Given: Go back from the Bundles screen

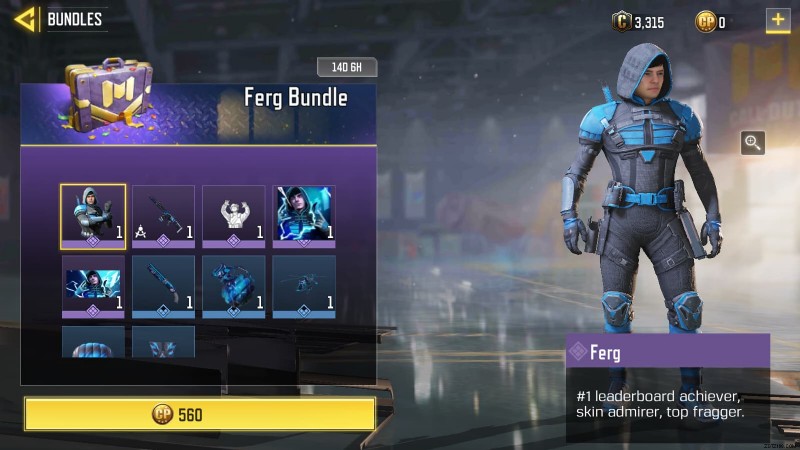Looking at the screenshot, I should [25, 19].
